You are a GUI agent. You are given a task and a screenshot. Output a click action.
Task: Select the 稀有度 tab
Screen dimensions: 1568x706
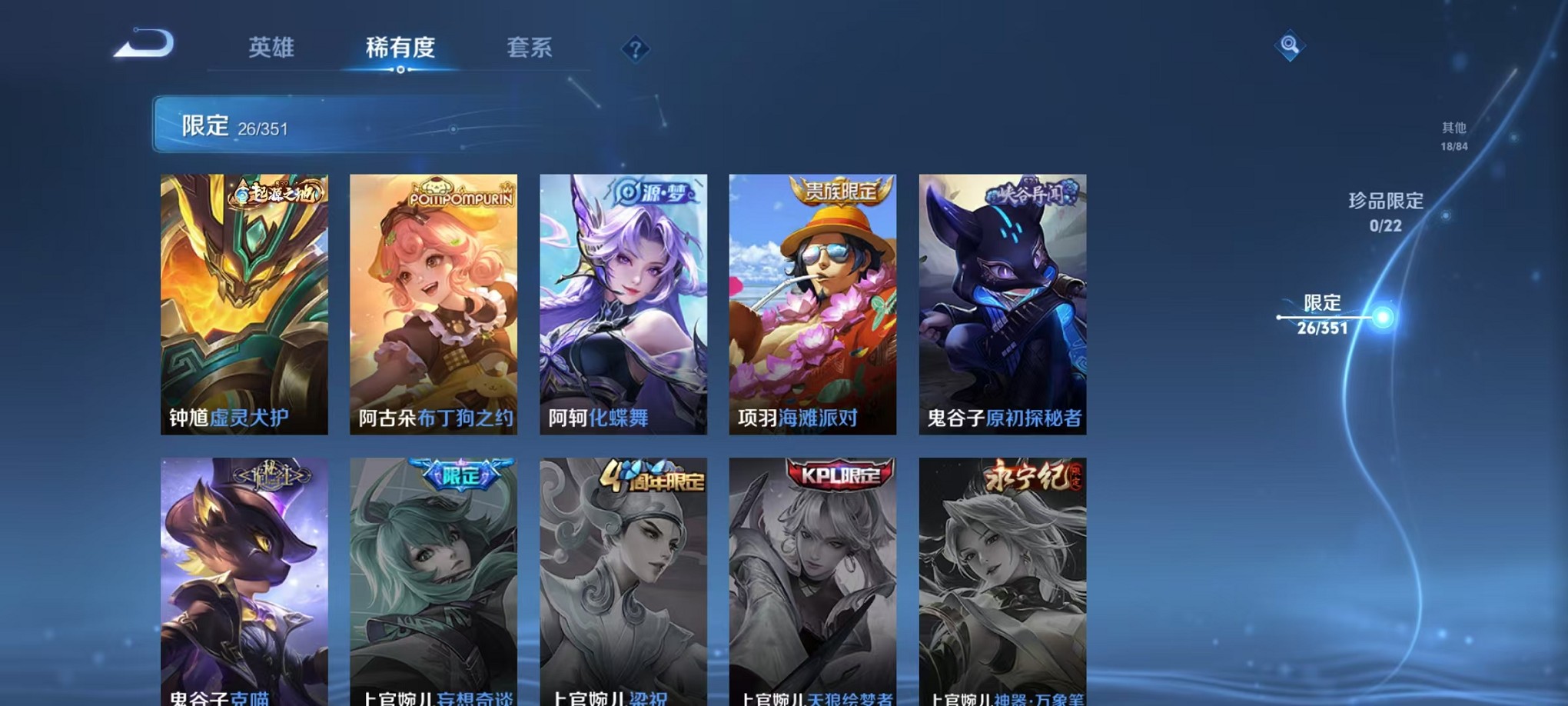[x=399, y=48]
